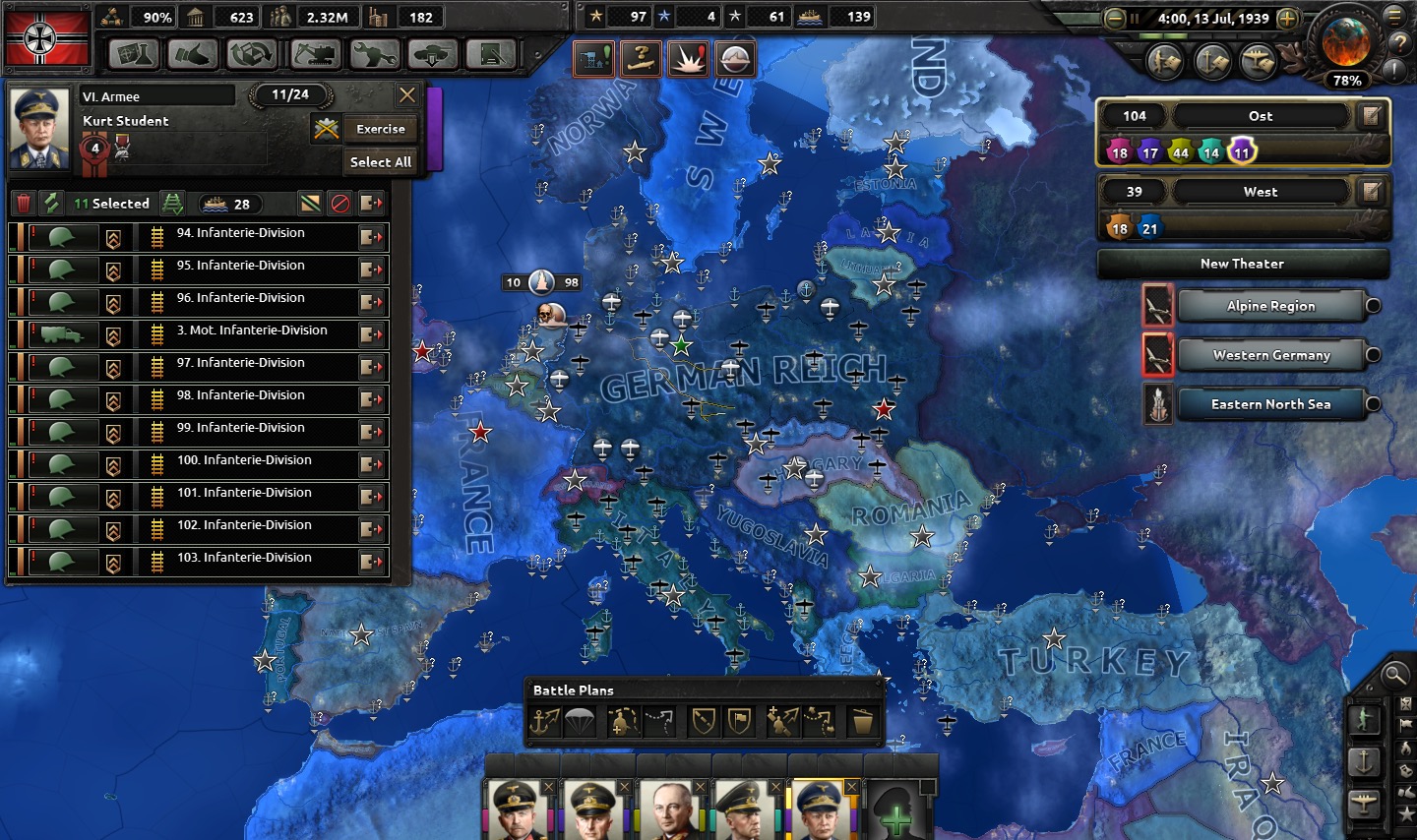Open the Construction crane screen

pos(313,54)
